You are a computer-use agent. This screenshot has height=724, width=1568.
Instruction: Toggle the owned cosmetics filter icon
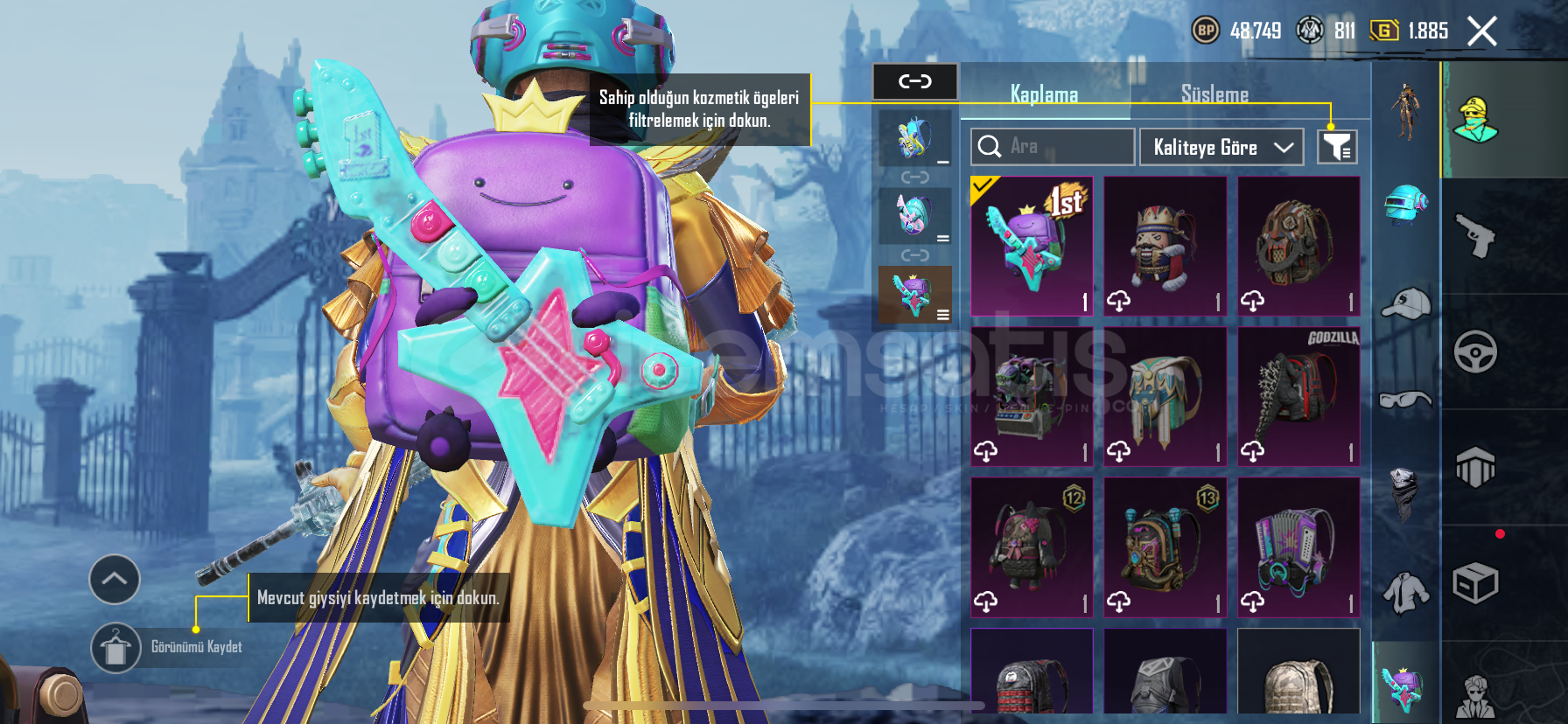(x=1337, y=147)
